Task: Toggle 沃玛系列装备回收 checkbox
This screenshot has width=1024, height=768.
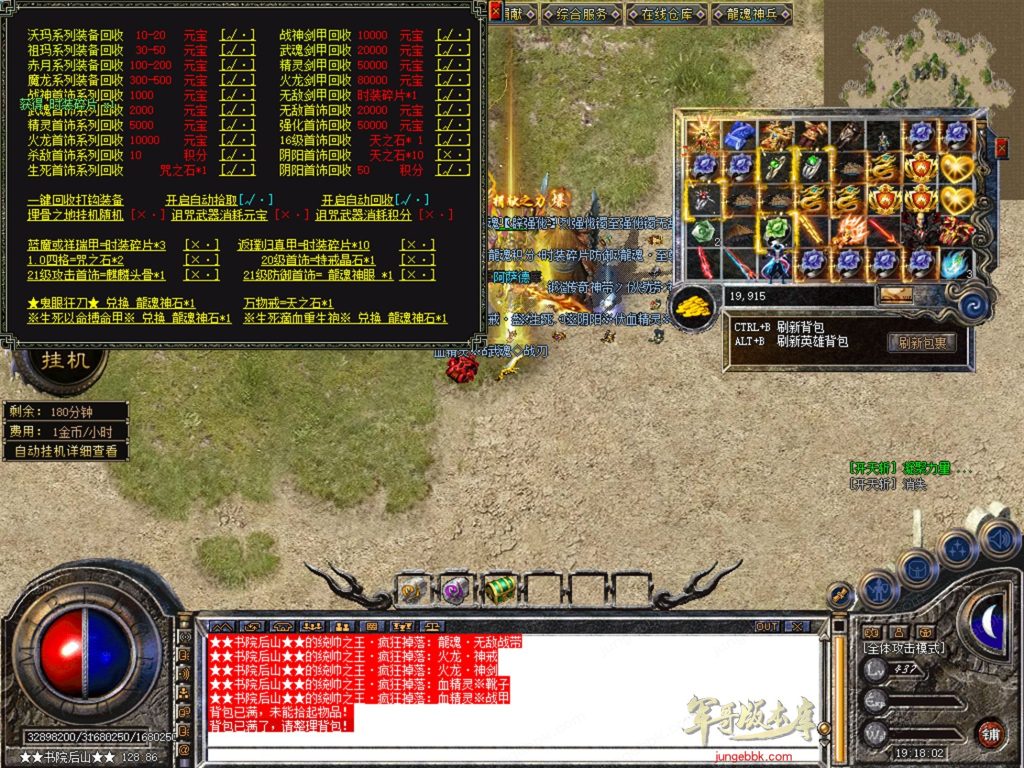Action: pyautogui.click(x=236, y=35)
